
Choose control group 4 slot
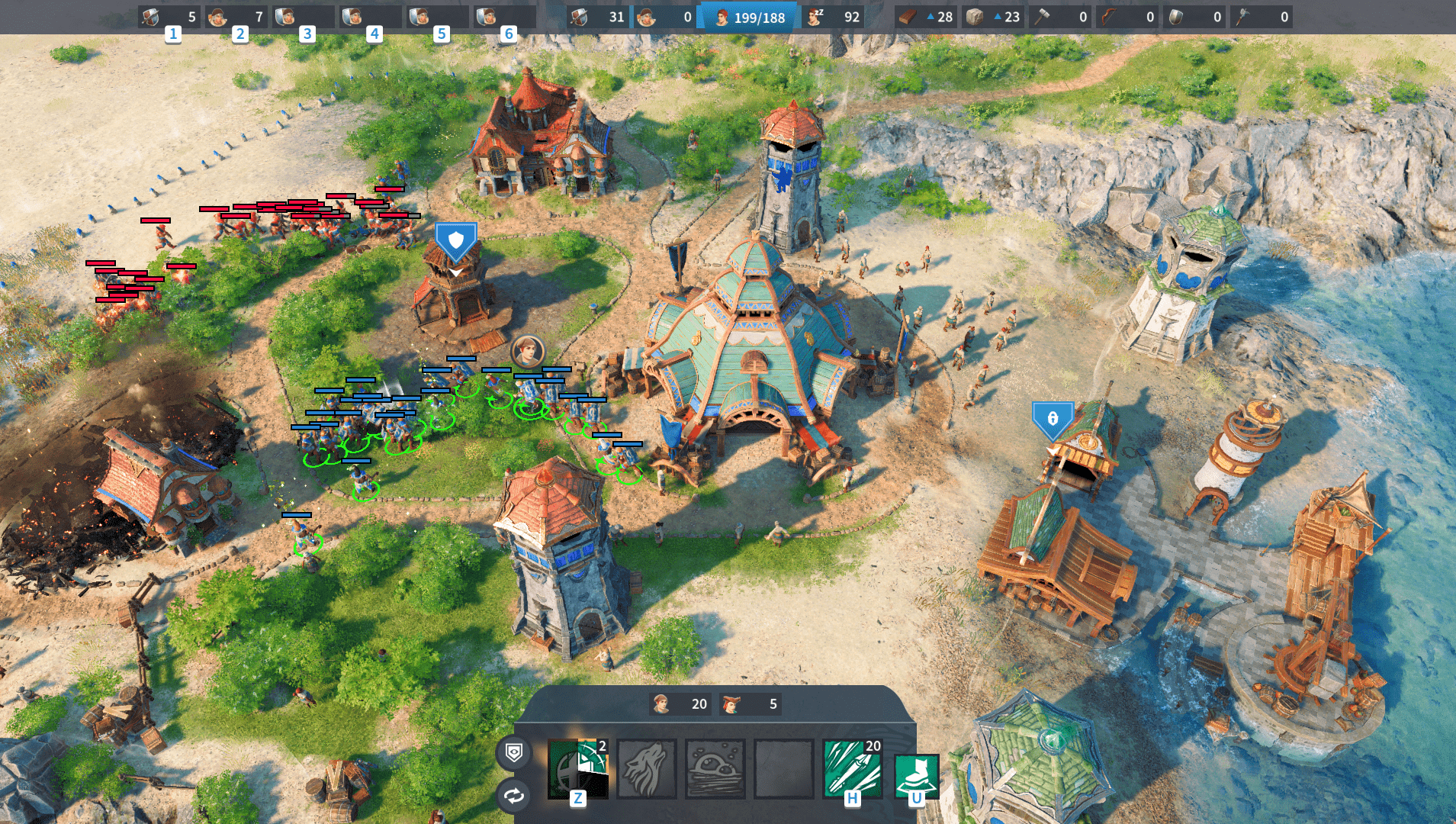click(x=370, y=17)
